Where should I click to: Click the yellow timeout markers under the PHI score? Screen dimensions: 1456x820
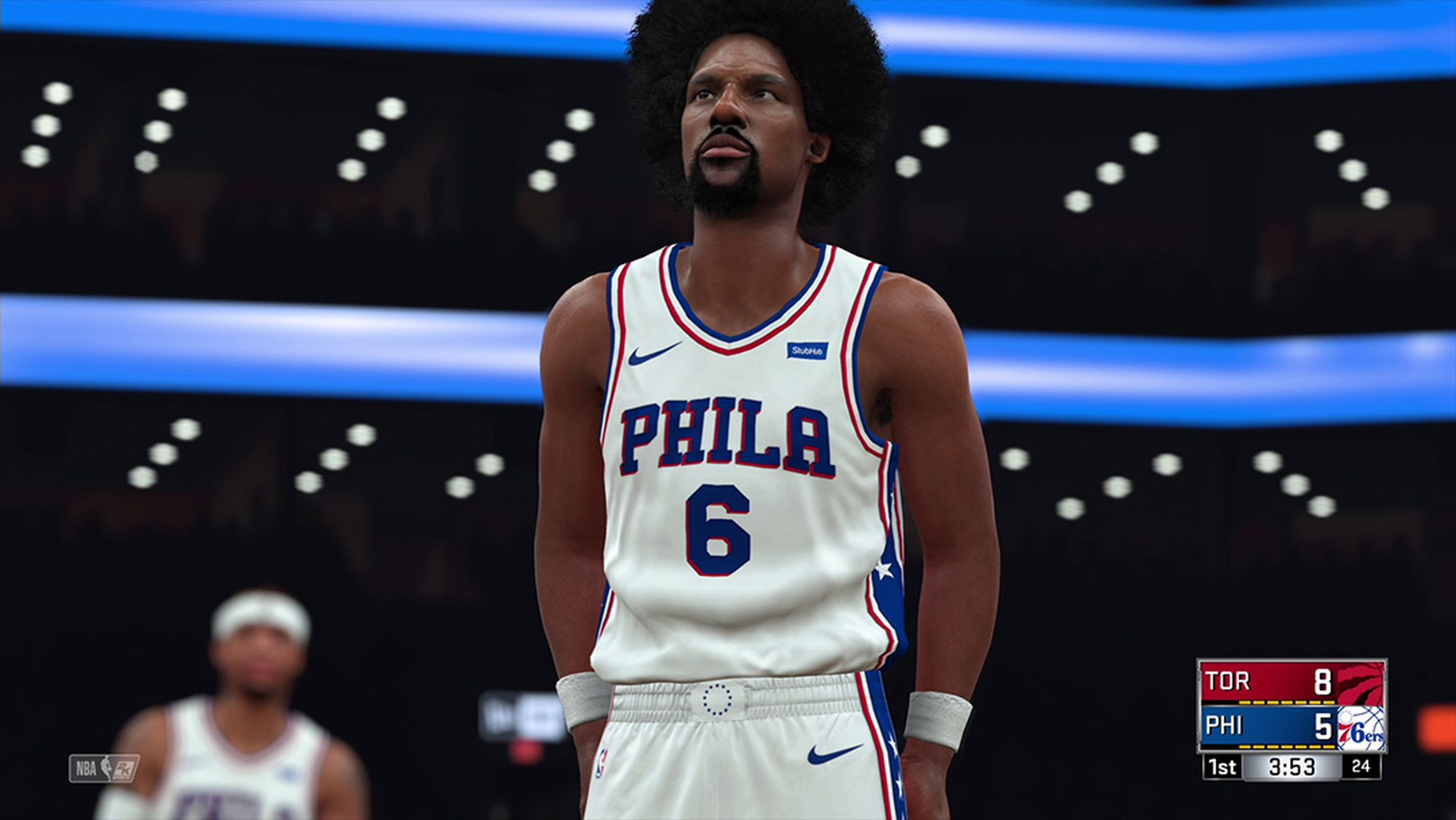(1287, 746)
